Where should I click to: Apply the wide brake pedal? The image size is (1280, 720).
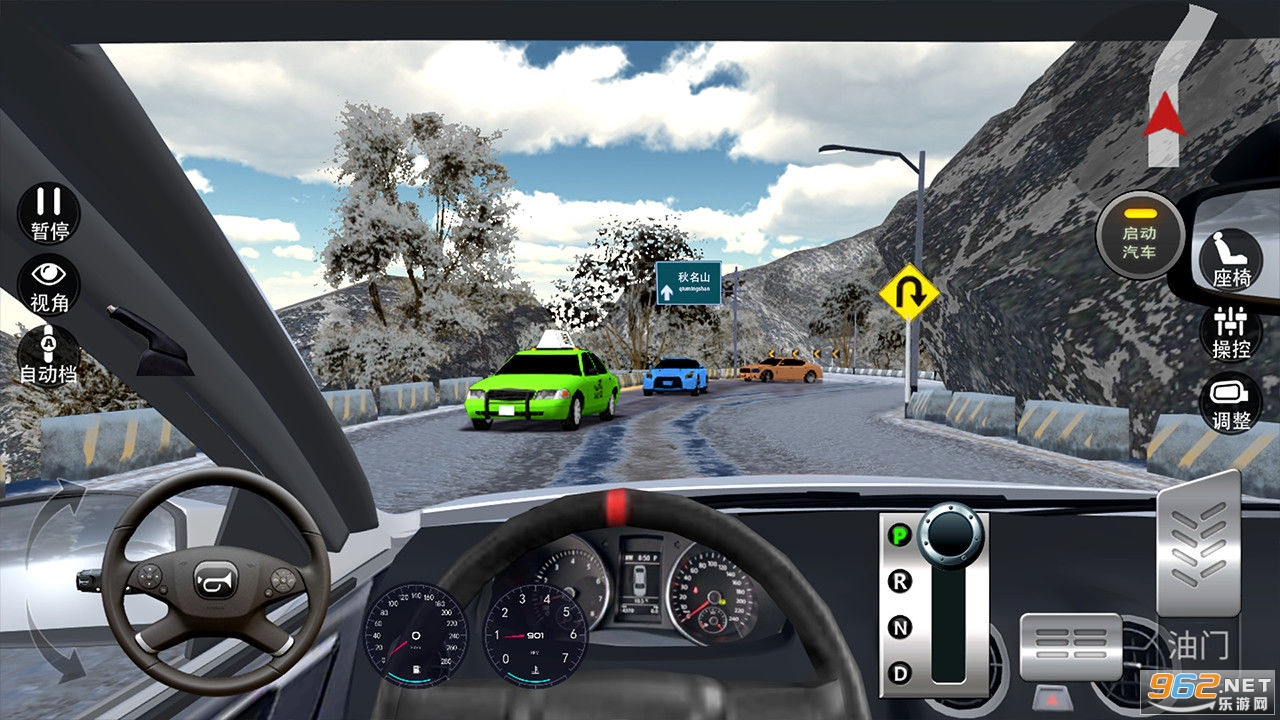pos(1070,646)
